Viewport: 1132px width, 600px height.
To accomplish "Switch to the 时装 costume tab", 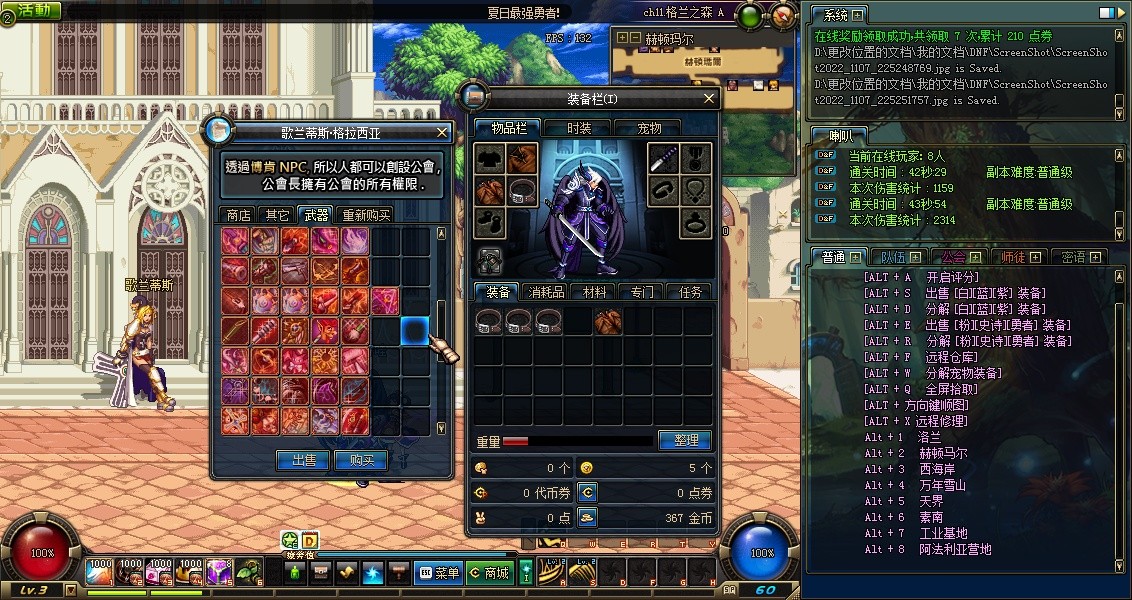I will pyautogui.click(x=579, y=128).
